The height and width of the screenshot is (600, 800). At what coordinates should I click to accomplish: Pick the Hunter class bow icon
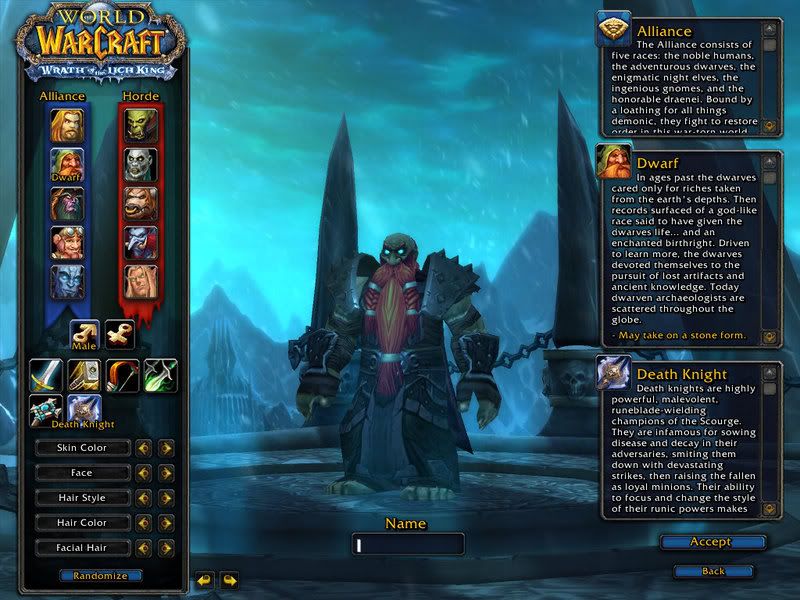point(122,375)
